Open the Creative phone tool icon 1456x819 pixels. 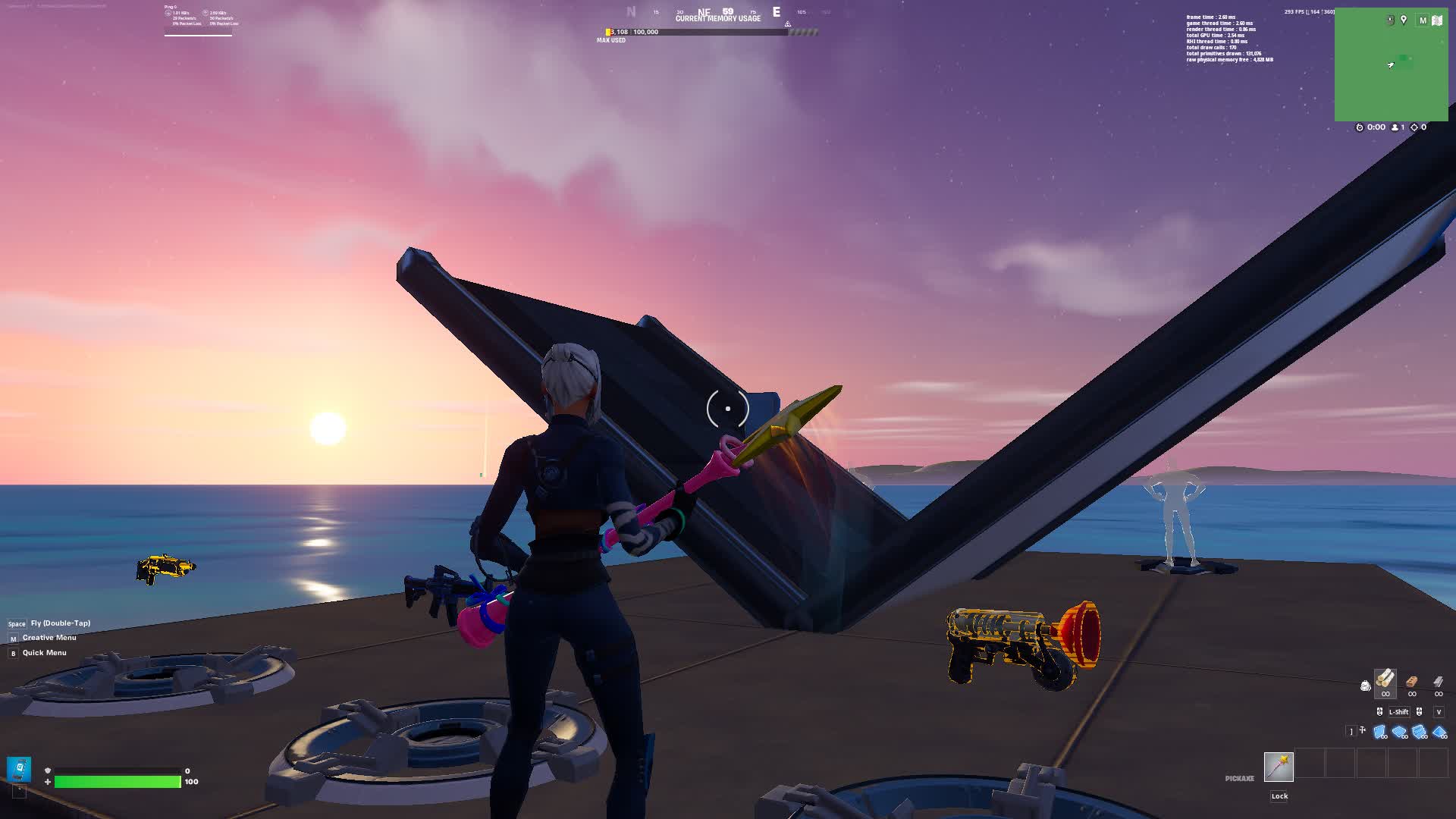20,768
